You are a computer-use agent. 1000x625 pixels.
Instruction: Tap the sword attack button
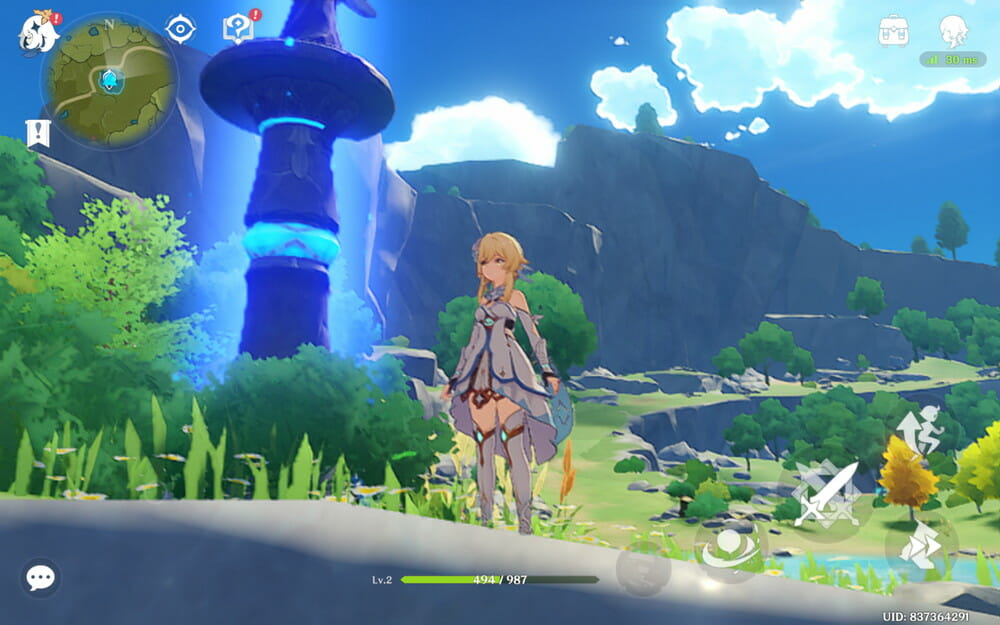click(825, 491)
